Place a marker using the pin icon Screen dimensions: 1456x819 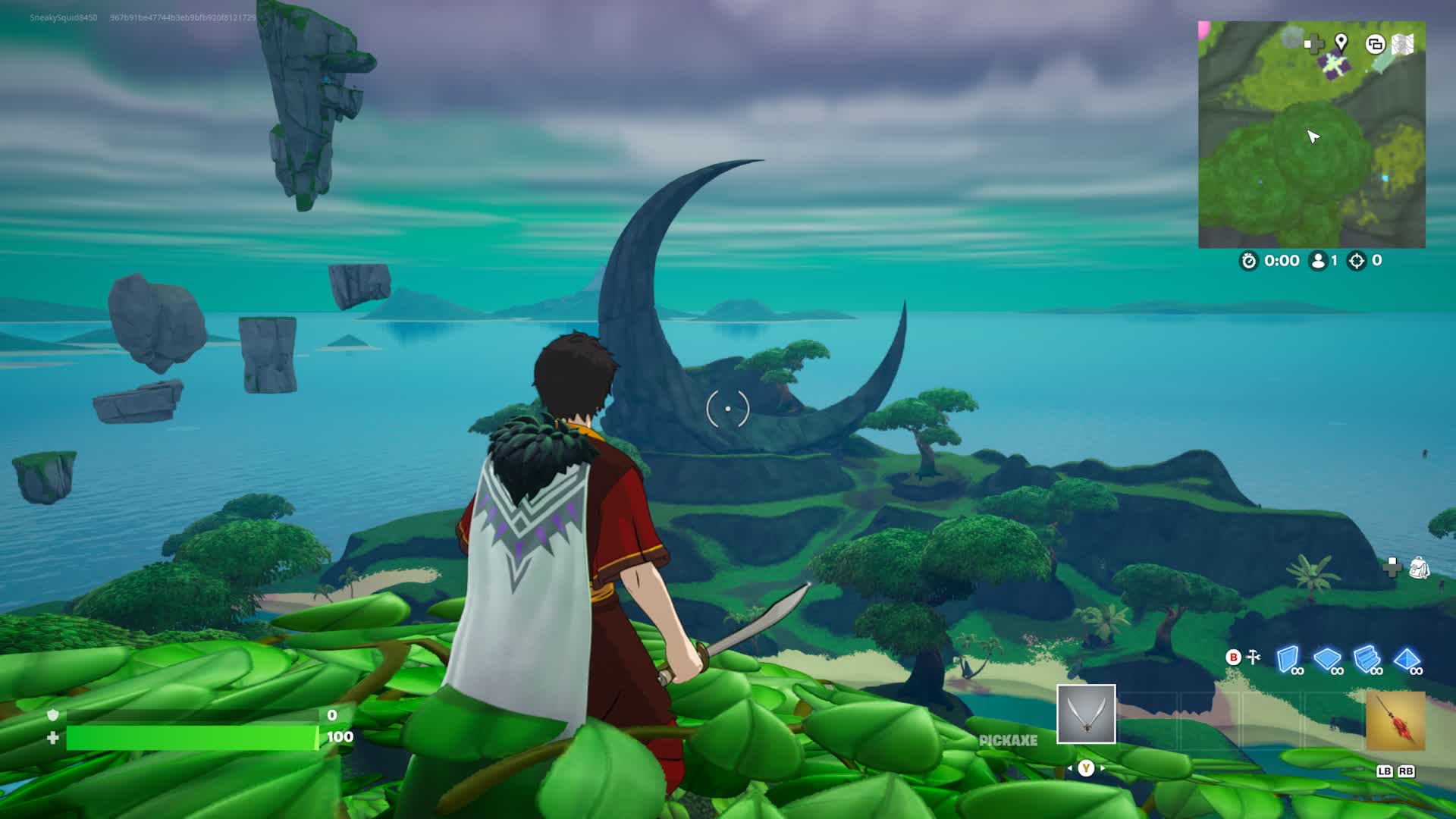coord(1341,42)
